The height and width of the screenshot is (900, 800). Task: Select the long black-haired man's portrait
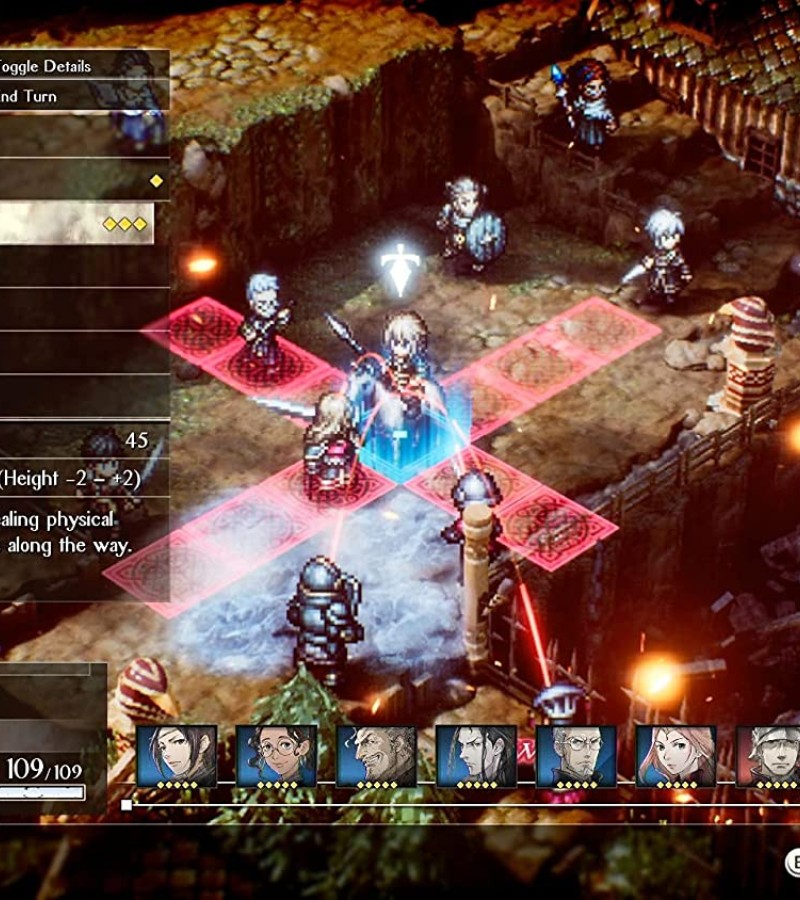476,757
